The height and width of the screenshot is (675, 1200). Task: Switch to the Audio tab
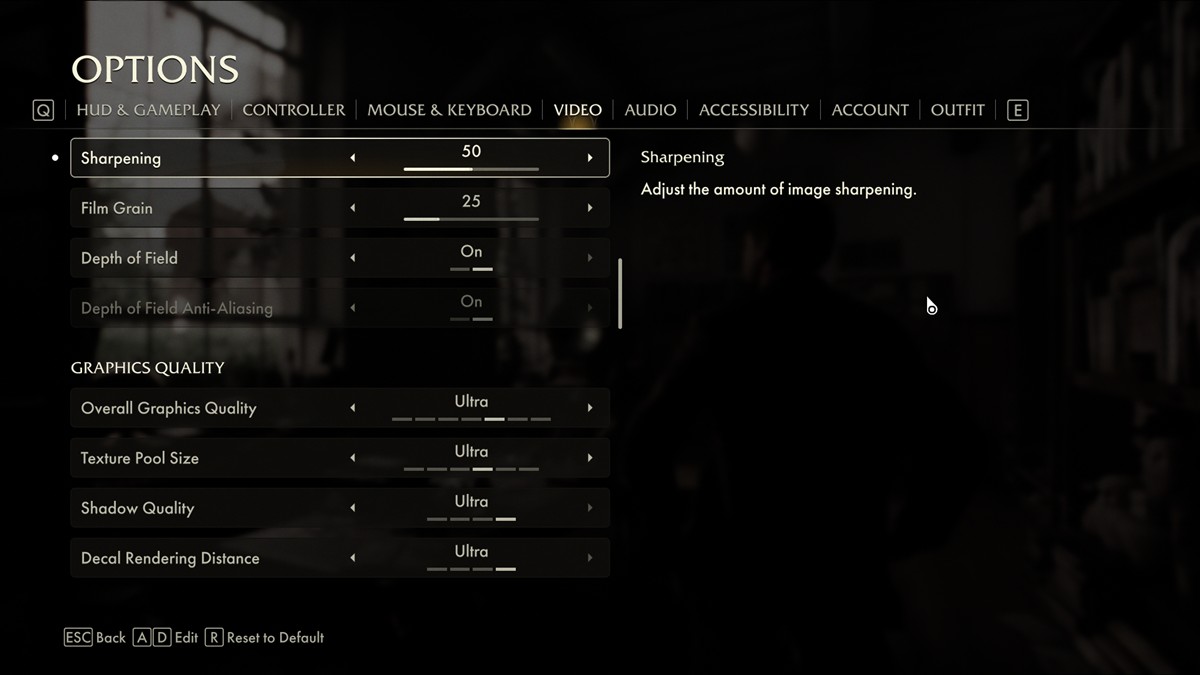pos(650,110)
